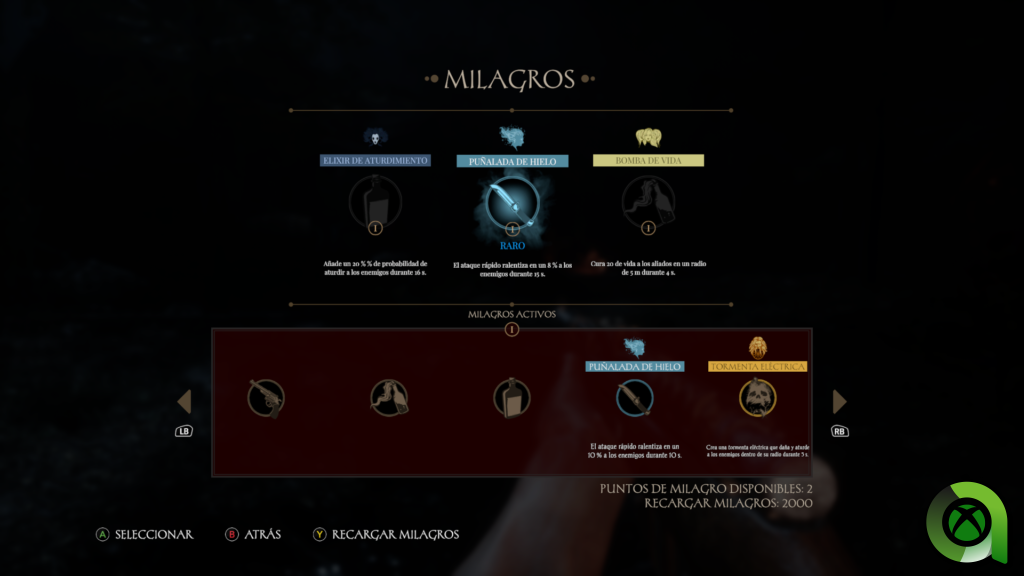The image size is (1024, 576).
Task: Select the rare Puñalada de Hielo dagger offer
Action: coord(512,202)
